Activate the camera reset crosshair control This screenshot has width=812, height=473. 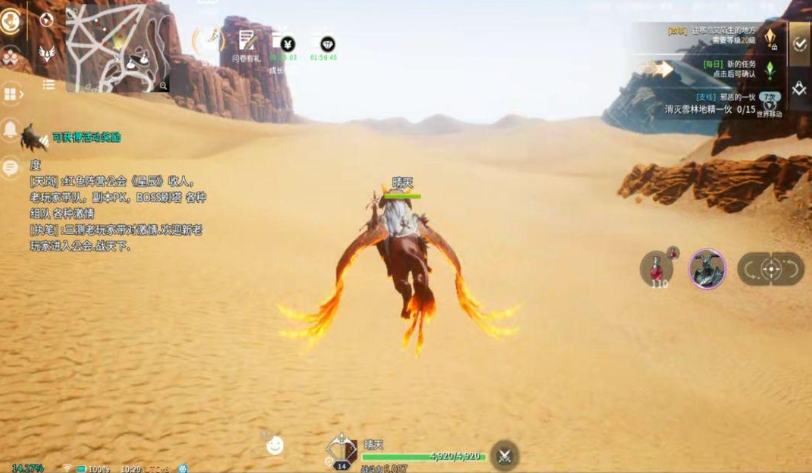click(770, 268)
